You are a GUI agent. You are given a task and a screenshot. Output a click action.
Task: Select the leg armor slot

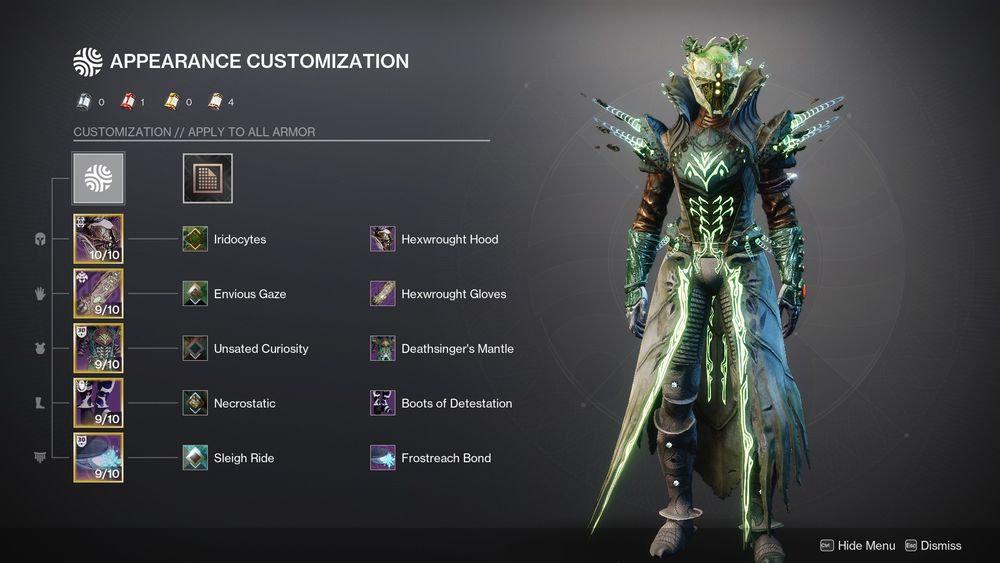[98, 403]
